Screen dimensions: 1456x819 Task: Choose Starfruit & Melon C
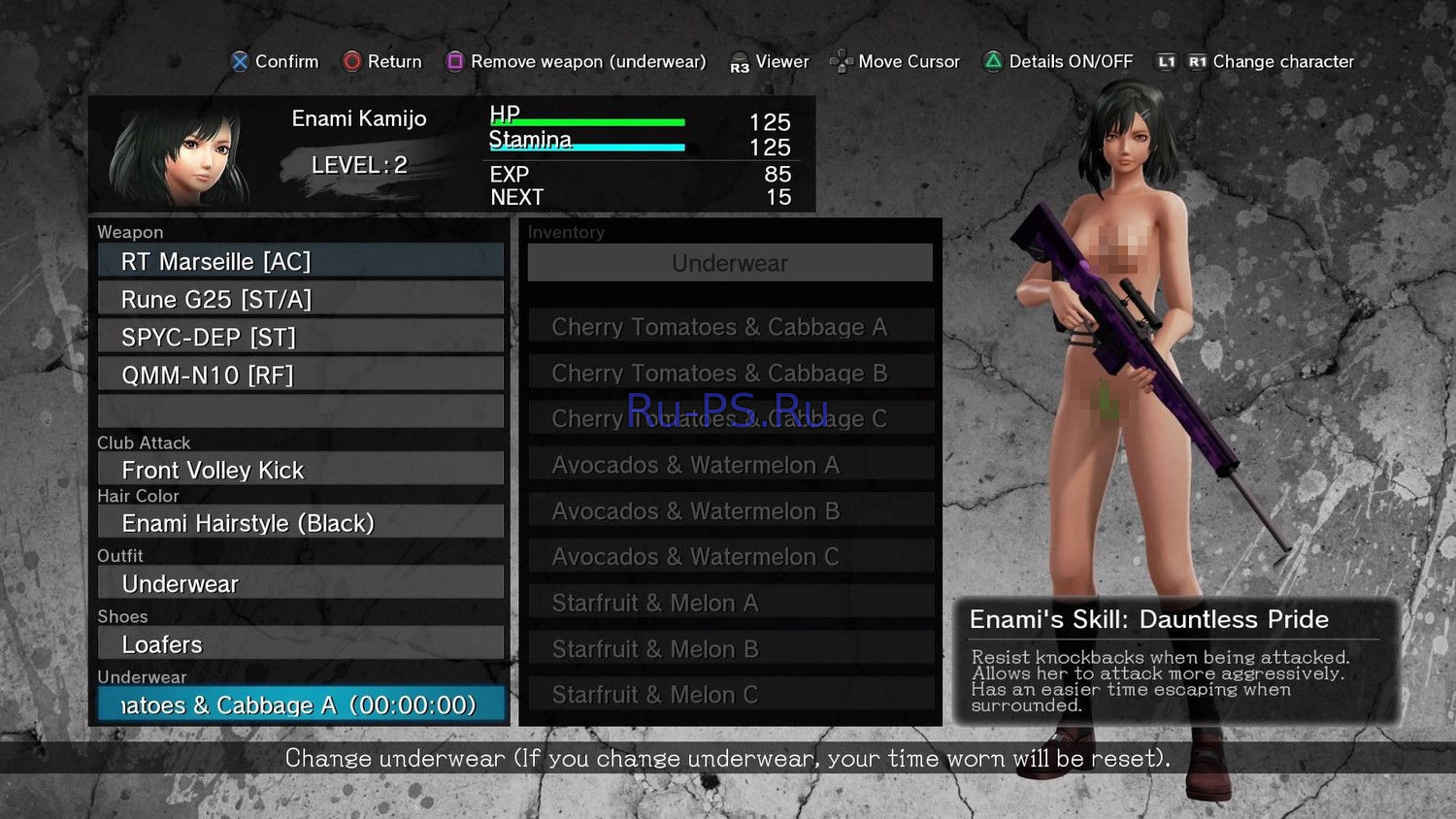coord(730,694)
